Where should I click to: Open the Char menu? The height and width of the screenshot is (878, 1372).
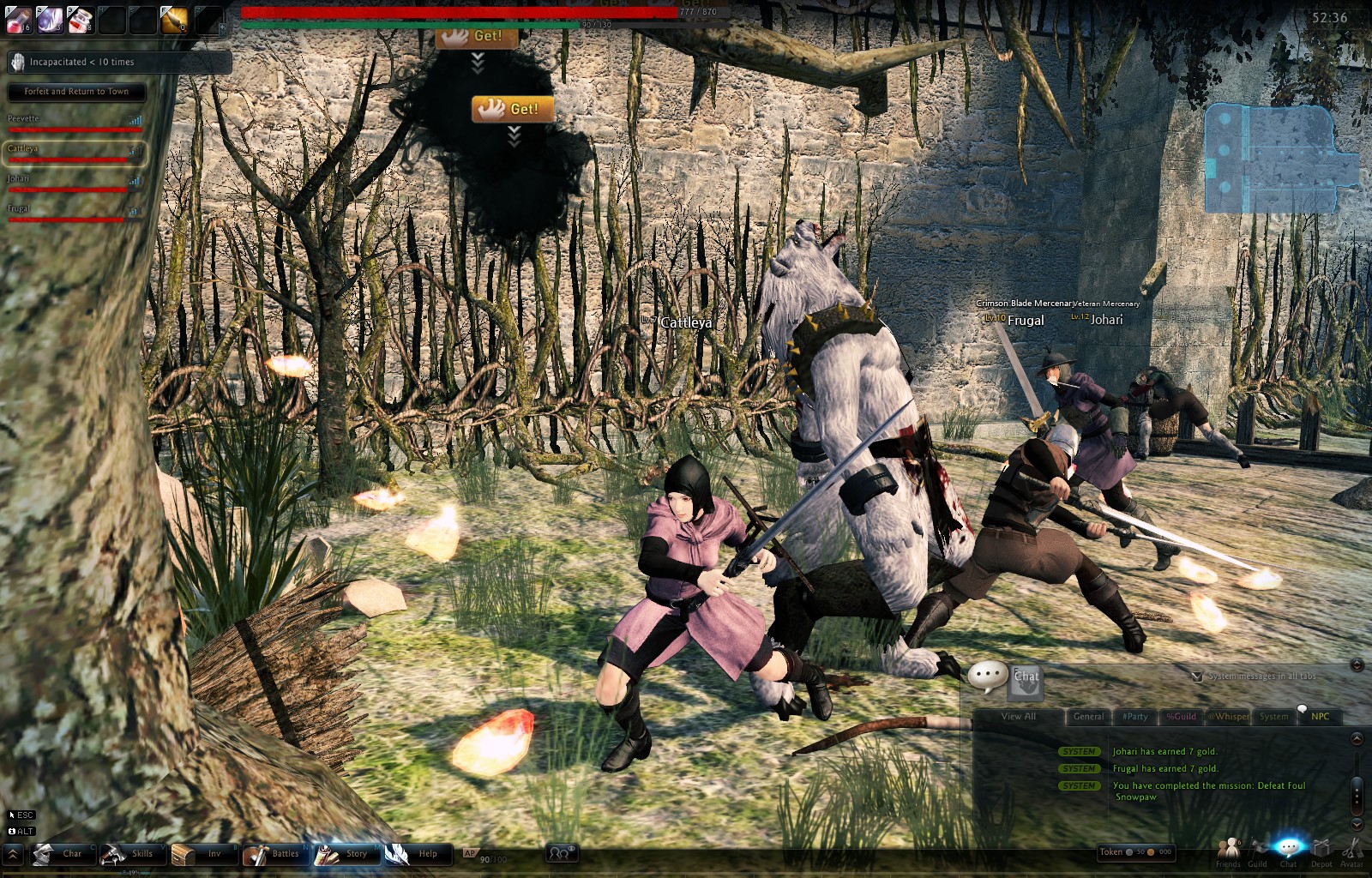tap(60, 854)
